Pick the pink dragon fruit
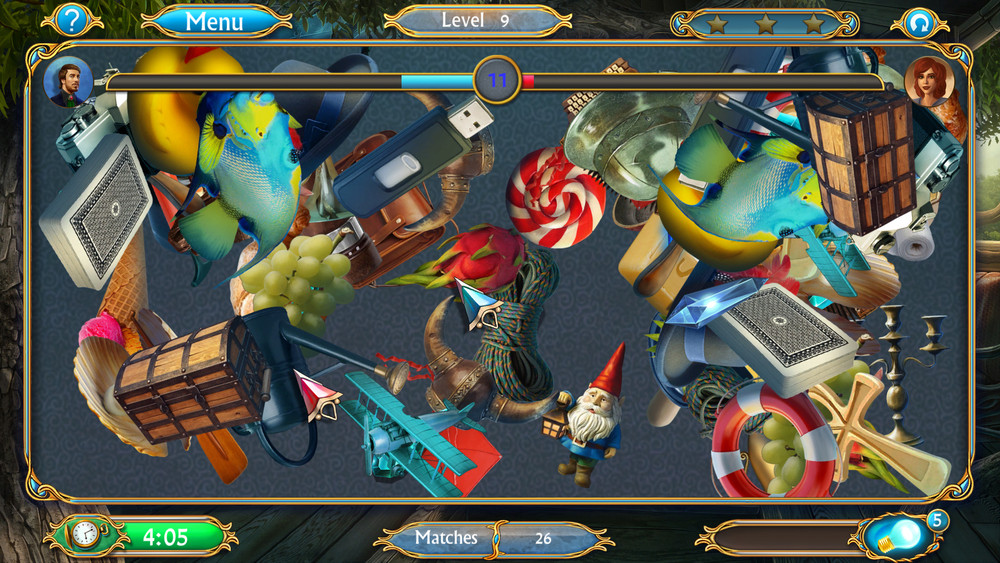Viewport: 1000px width, 563px height. [478, 262]
